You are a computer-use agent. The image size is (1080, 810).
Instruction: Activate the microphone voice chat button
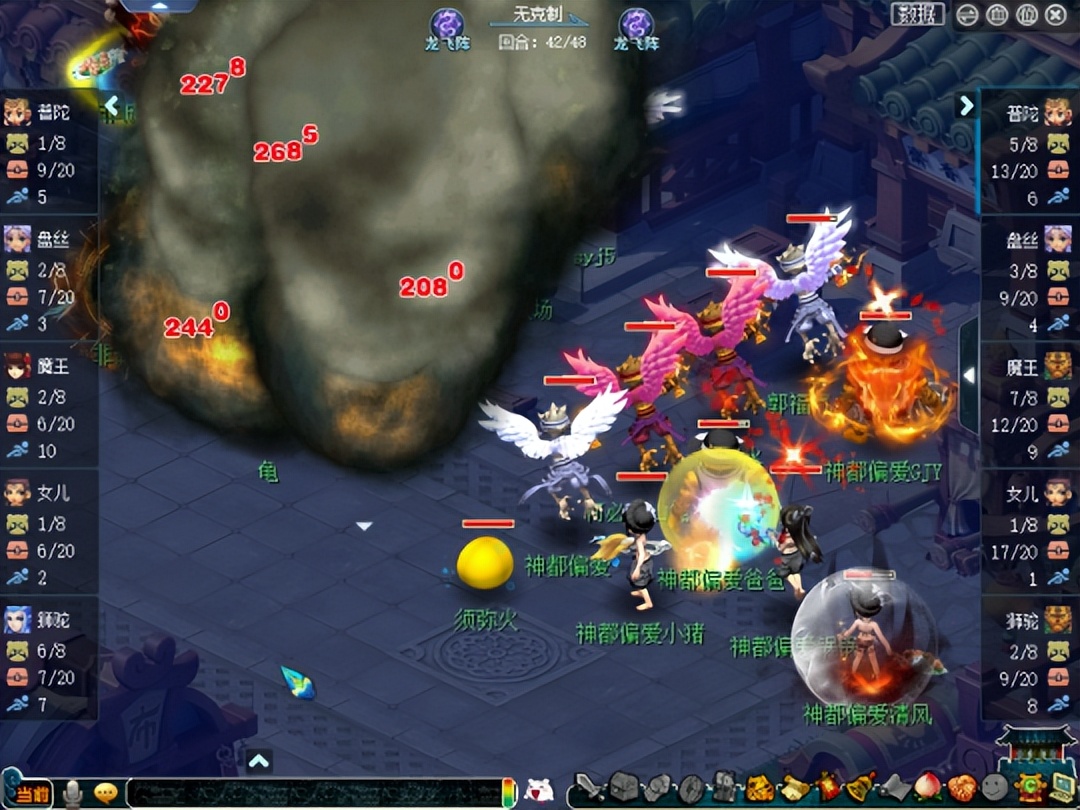point(73,793)
